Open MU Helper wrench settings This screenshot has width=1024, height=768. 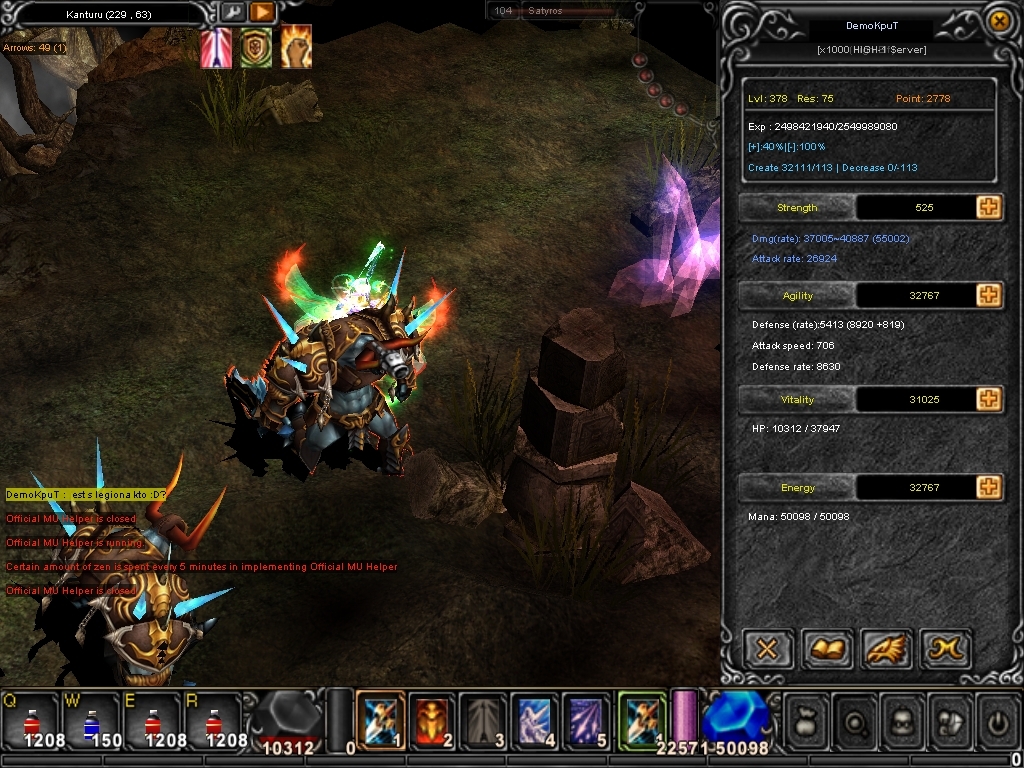pos(233,13)
